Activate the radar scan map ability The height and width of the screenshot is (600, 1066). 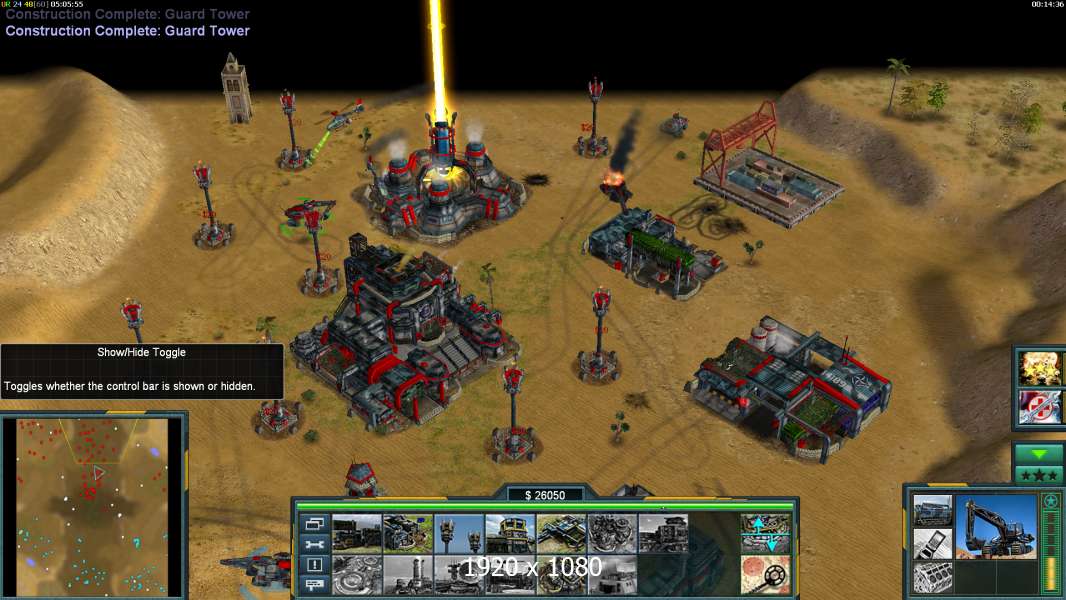point(765,574)
